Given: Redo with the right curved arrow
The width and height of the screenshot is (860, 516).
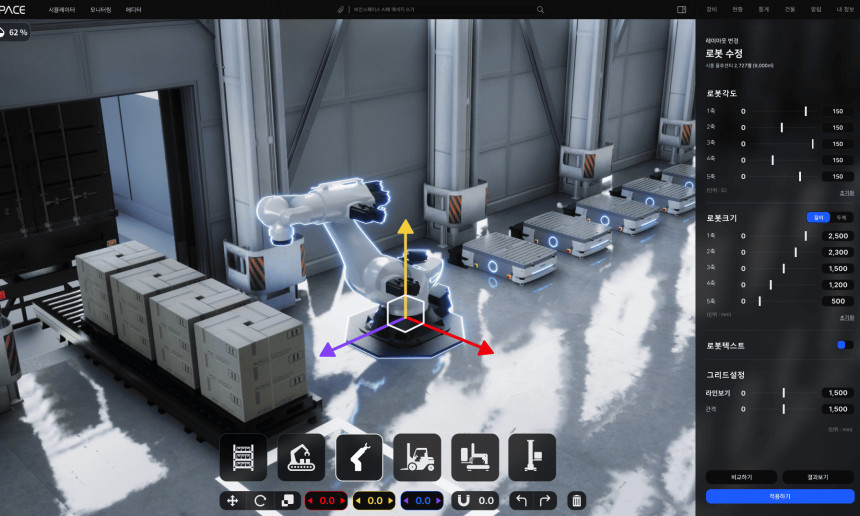Looking at the screenshot, I should (x=545, y=500).
